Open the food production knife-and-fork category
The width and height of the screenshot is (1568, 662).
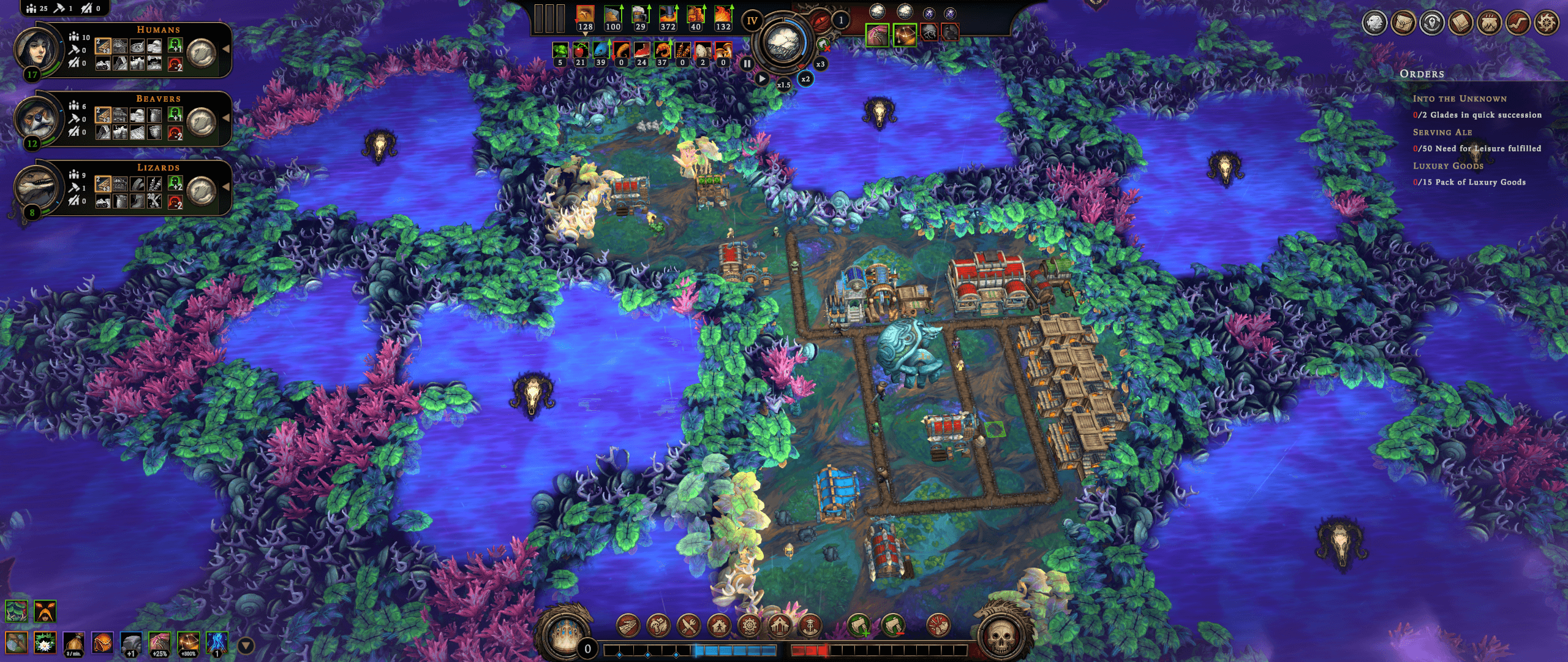coord(688,626)
